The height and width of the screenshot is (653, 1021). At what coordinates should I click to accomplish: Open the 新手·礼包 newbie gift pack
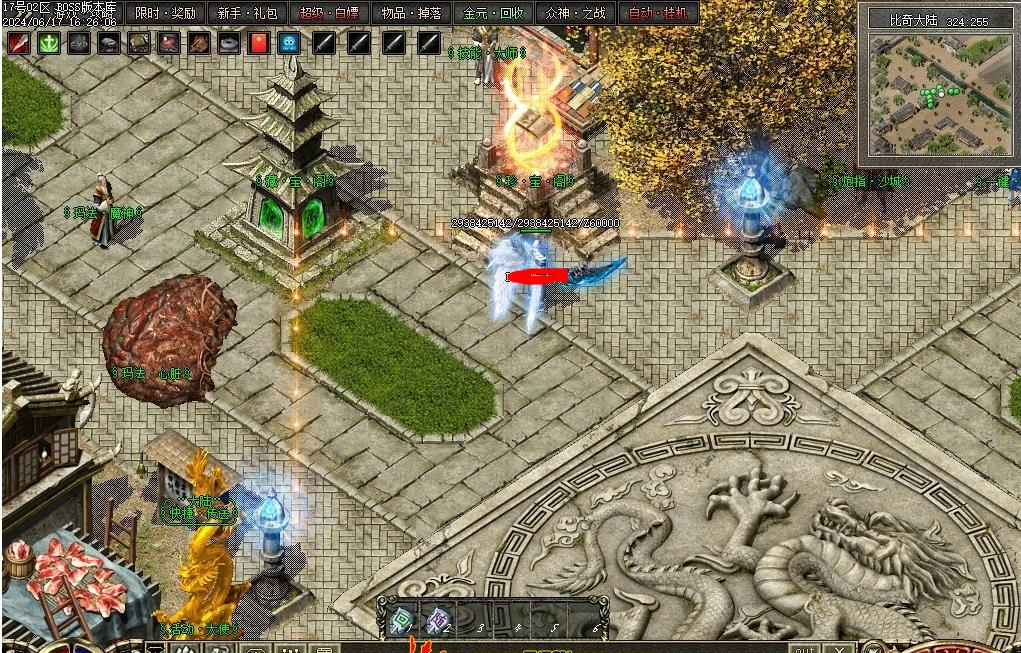248,14
